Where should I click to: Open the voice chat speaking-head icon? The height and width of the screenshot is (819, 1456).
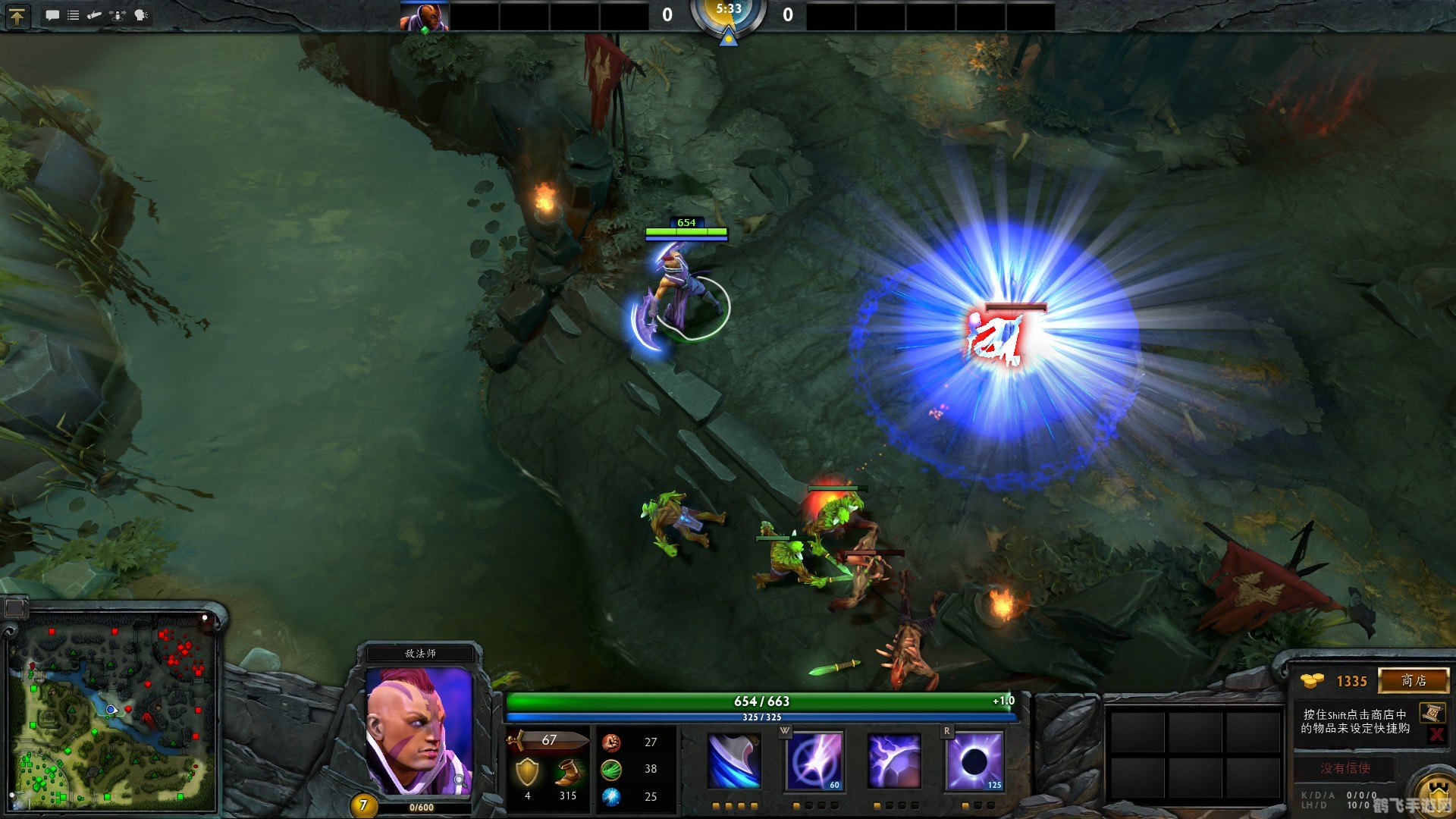(141, 15)
